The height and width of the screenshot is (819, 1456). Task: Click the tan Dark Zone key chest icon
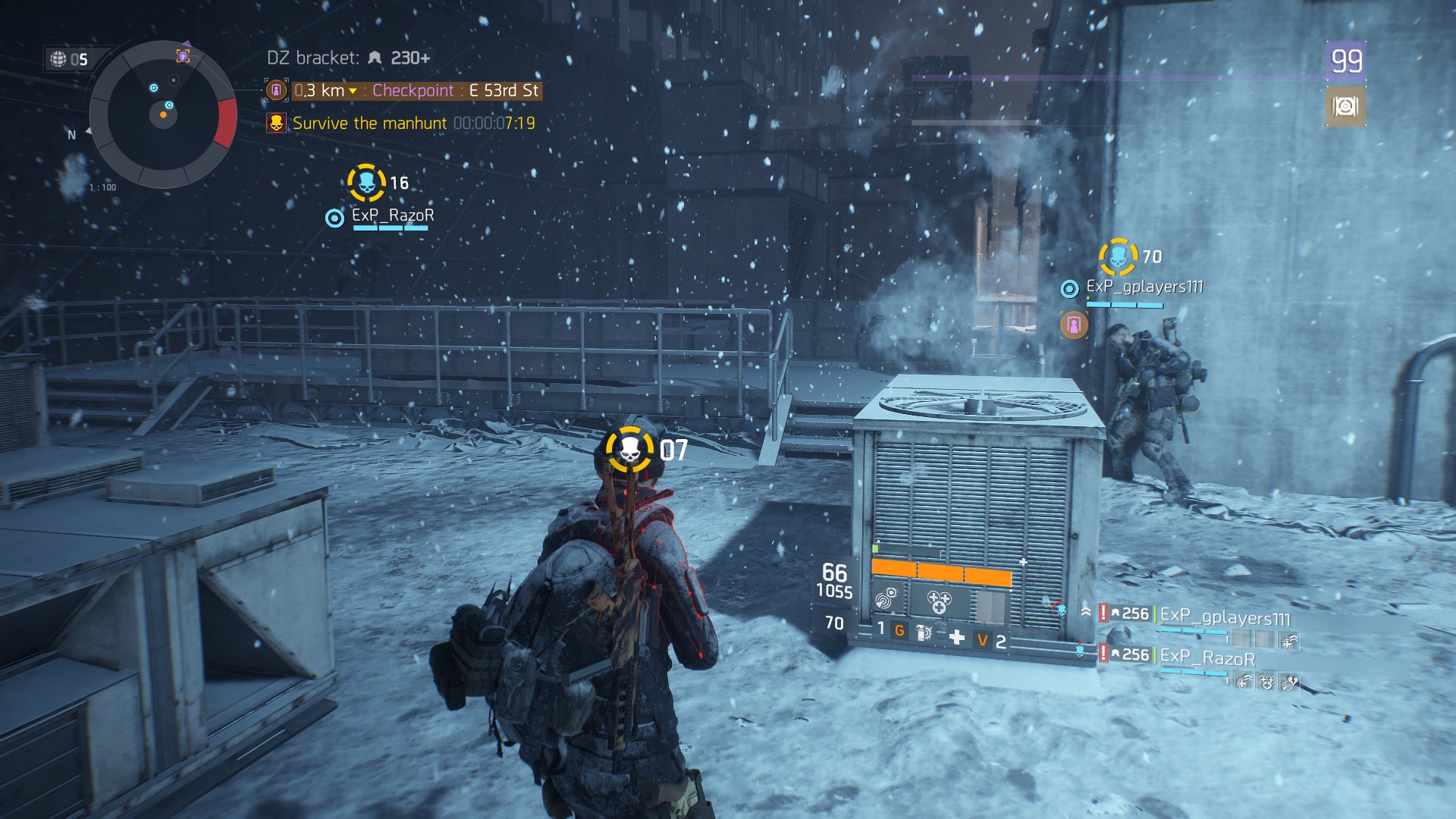coord(1345,106)
